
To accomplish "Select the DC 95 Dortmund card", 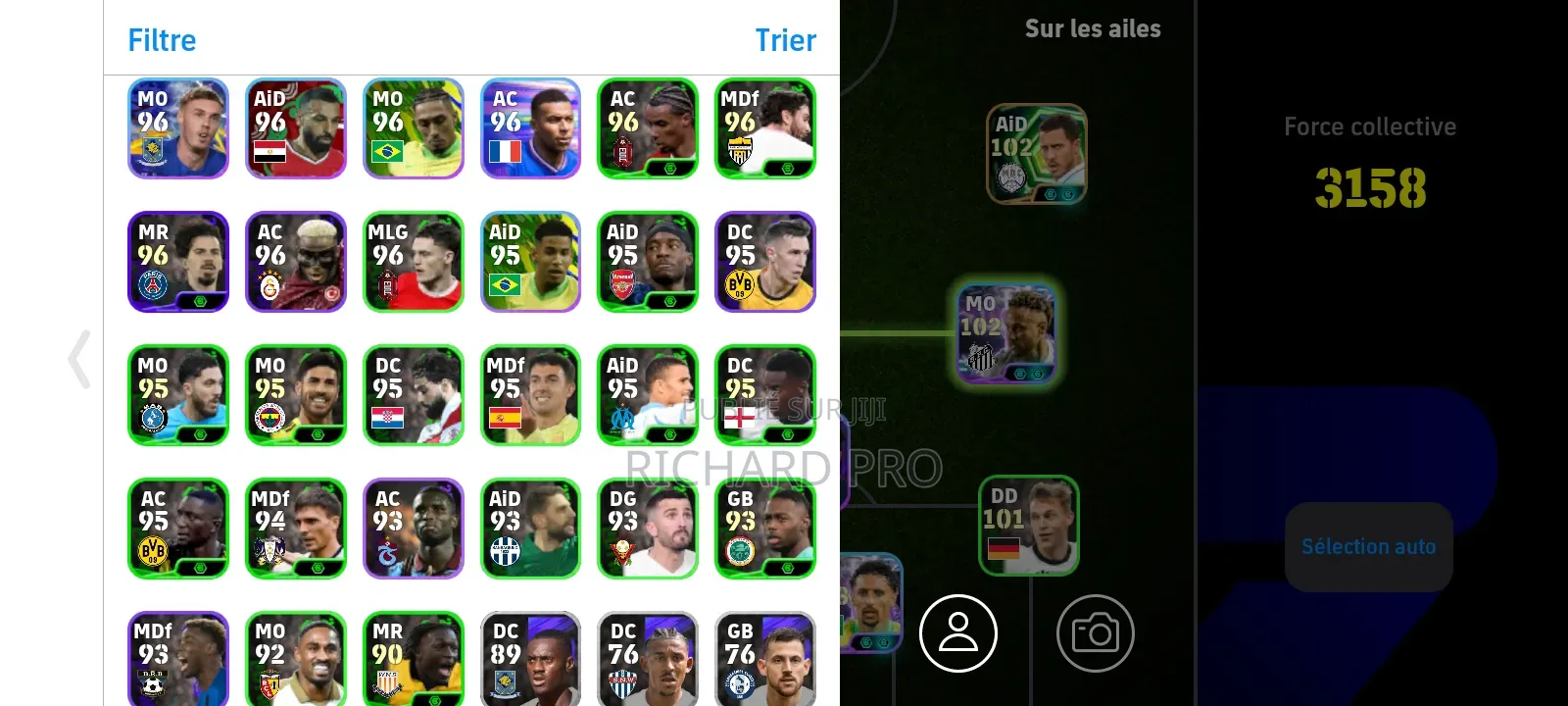I will (x=765, y=262).
